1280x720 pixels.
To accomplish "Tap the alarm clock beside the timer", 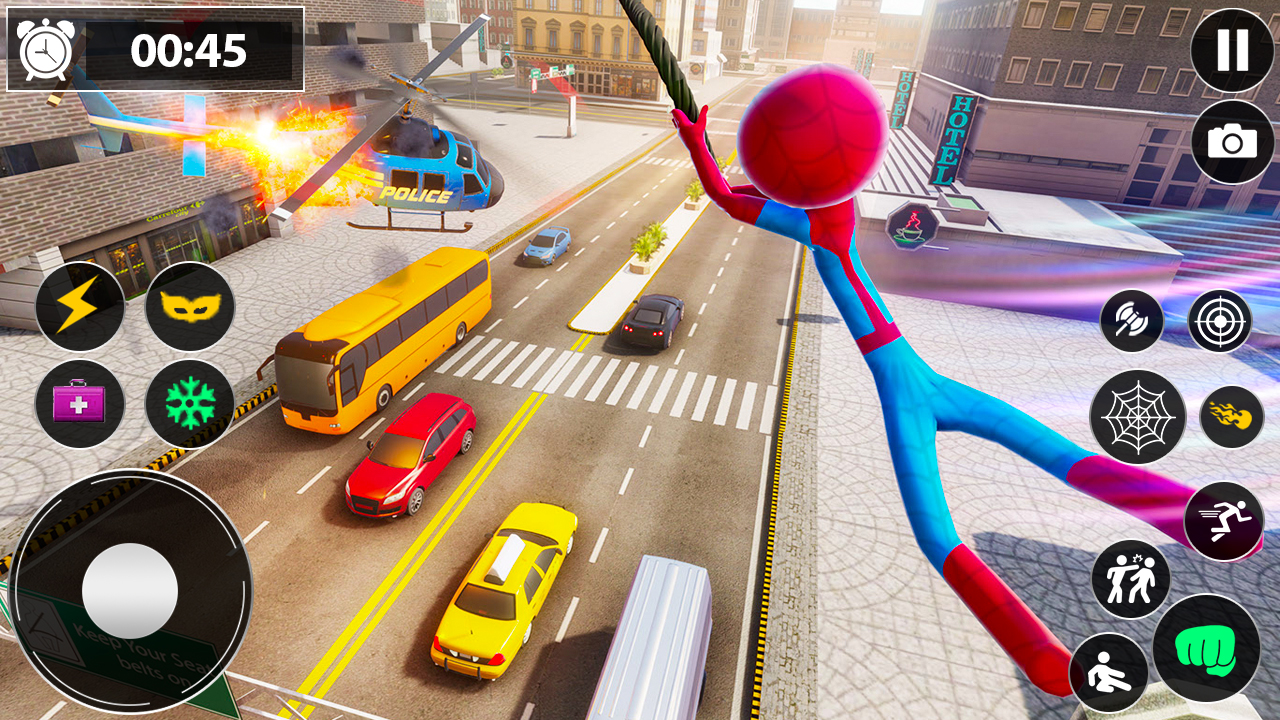I will (45, 48).
